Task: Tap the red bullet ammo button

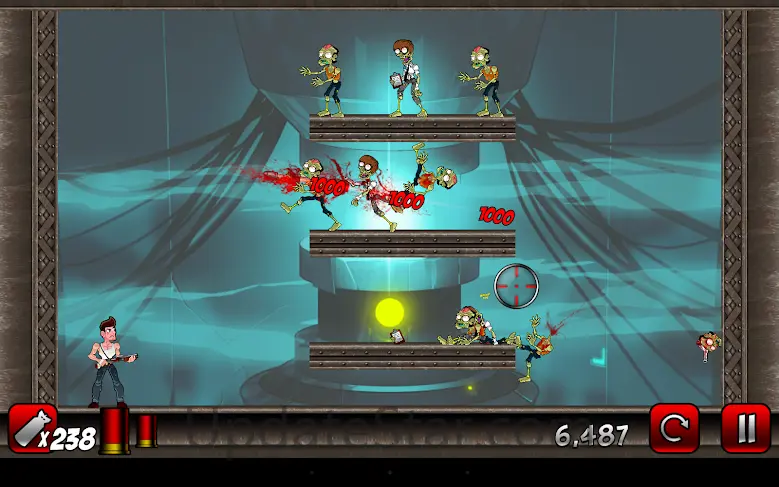Action: 32,429
